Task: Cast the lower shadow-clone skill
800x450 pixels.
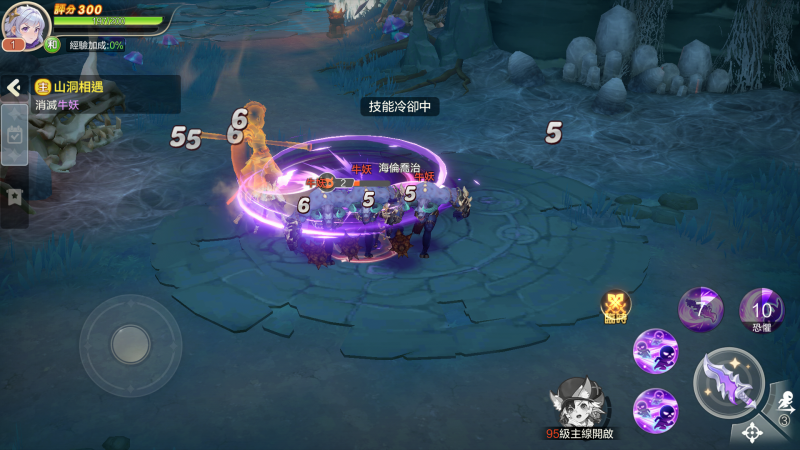Action: (x=656, y=409)
